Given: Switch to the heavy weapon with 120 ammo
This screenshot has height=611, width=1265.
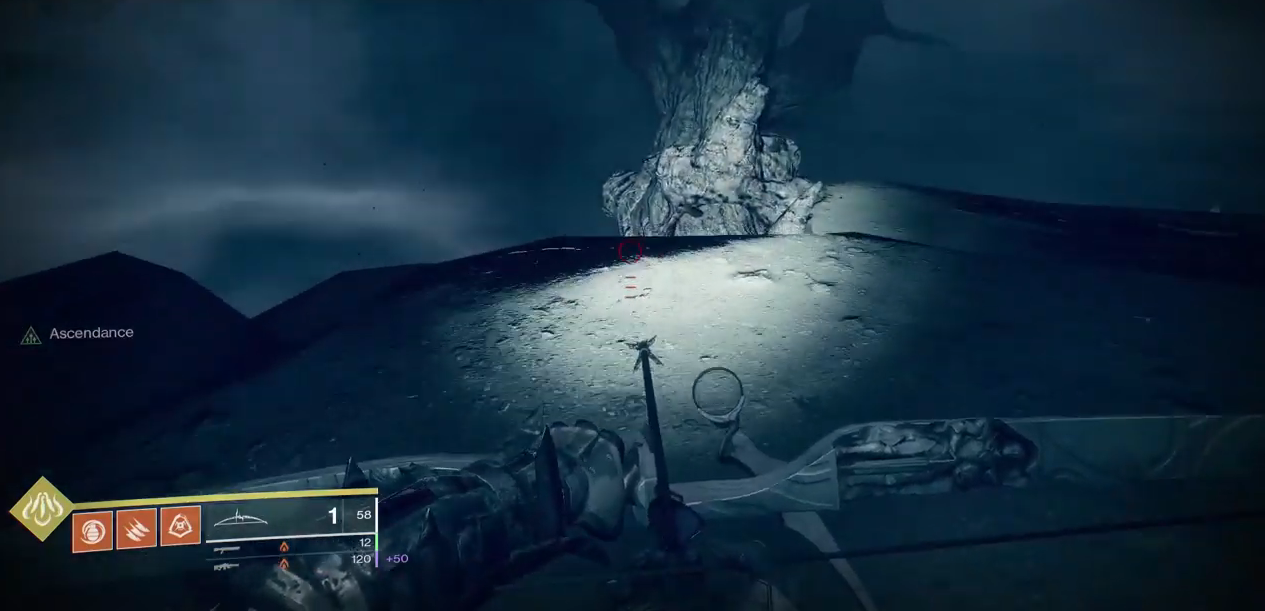Looking at the screenshot, I should [290, 564].
